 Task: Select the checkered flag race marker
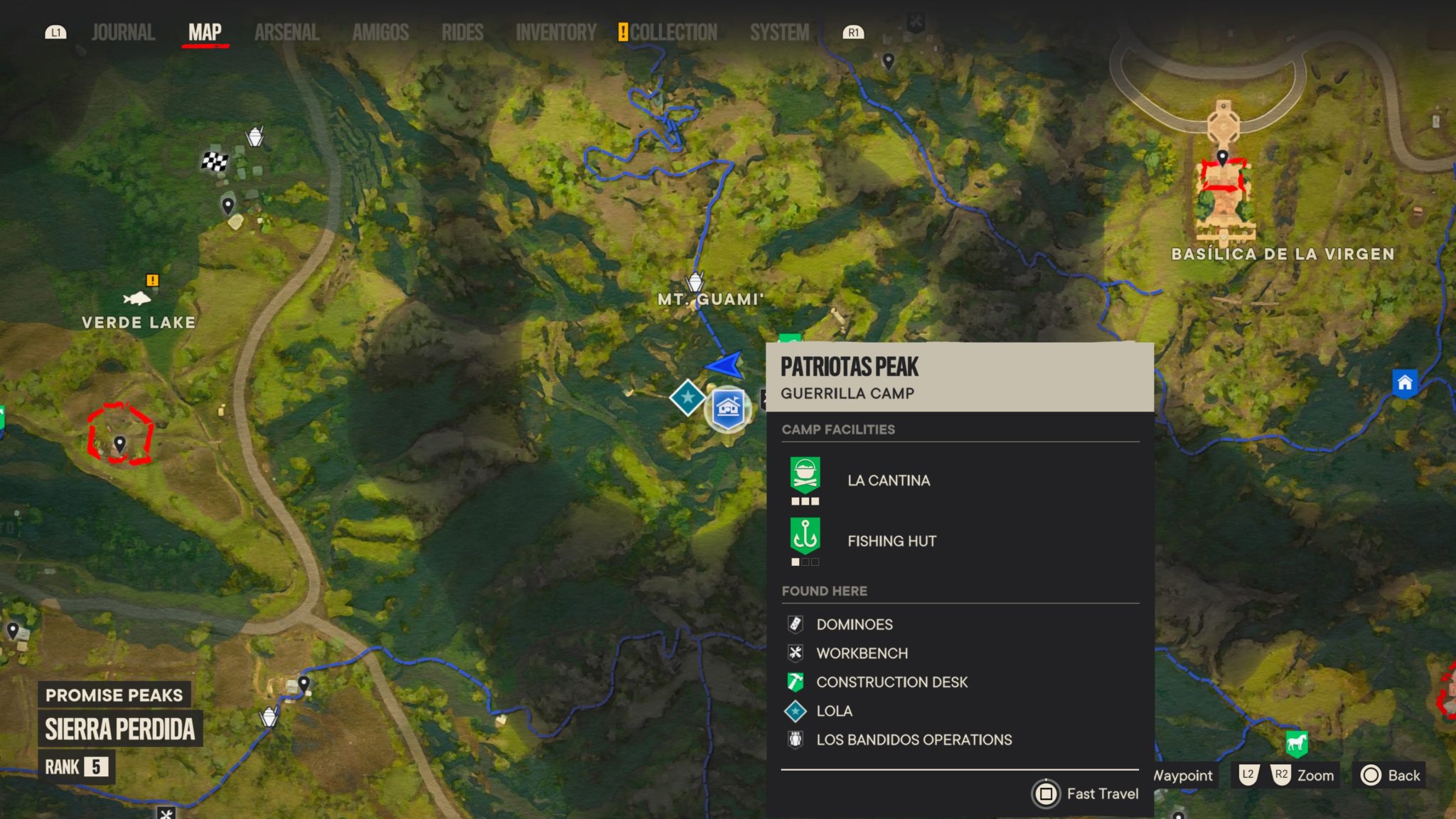coord(214,162)
